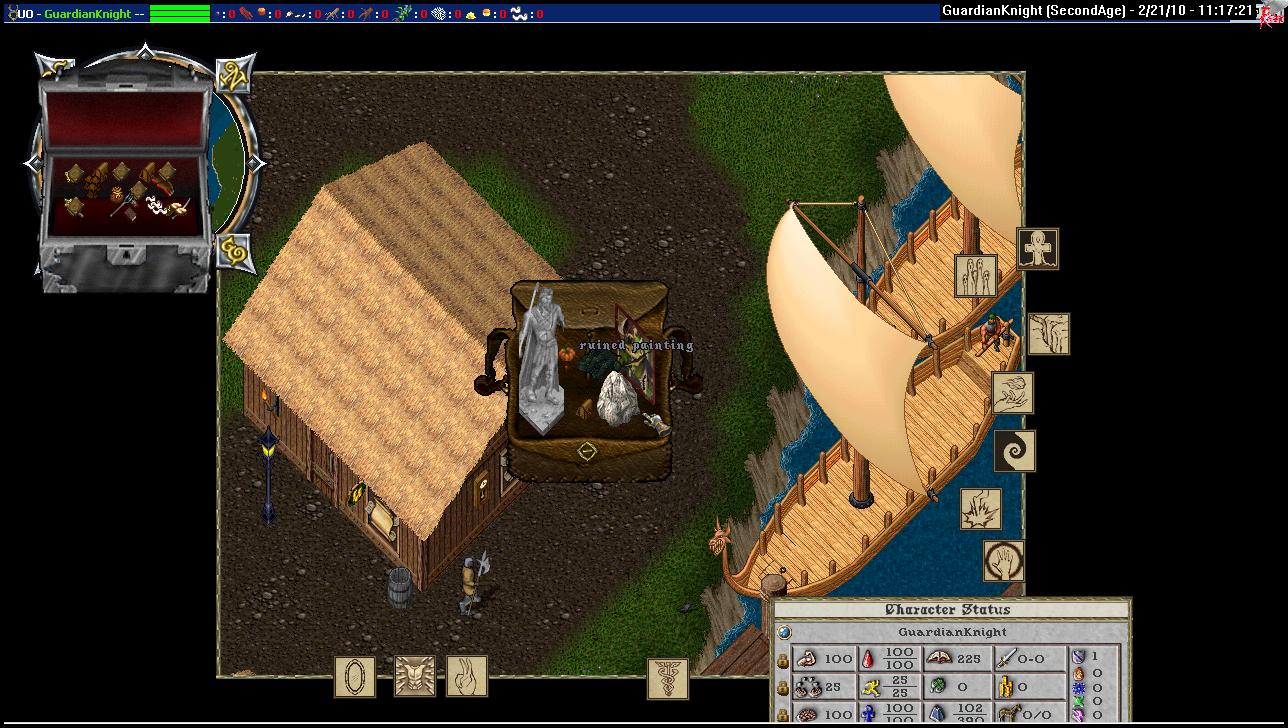Activate the three ghosts spell icon
Image resolution: width=1288 pixels, height=728 pixels.
[x=976, y=275]
